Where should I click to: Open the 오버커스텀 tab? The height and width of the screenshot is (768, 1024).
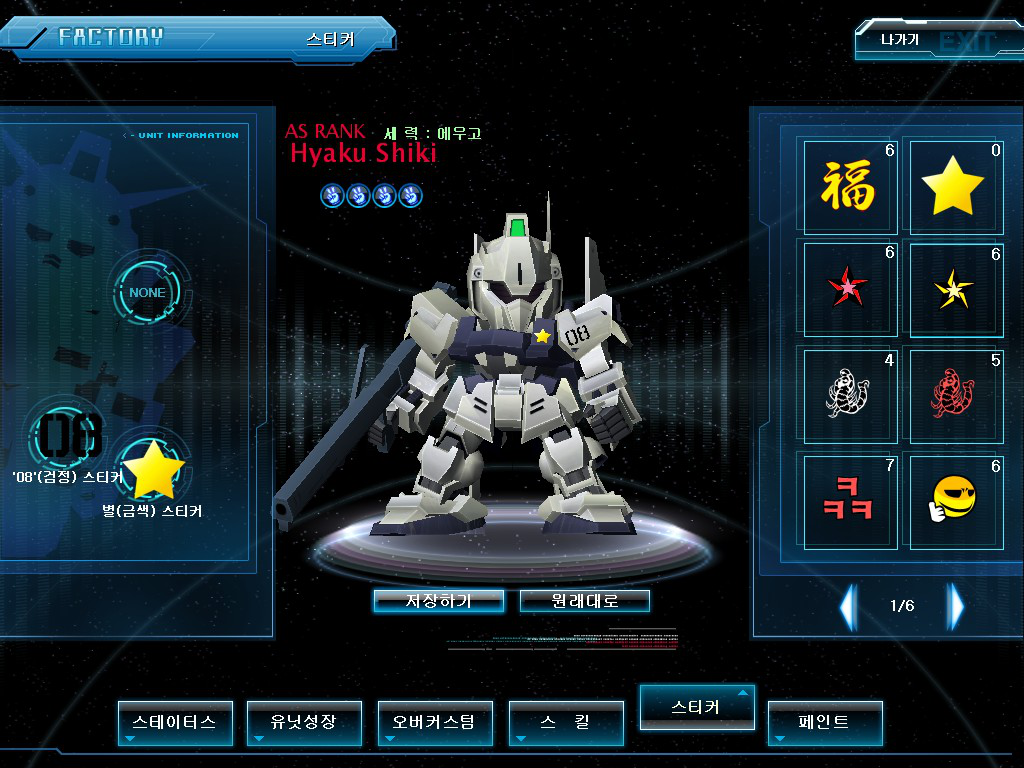tap(435, 722)
